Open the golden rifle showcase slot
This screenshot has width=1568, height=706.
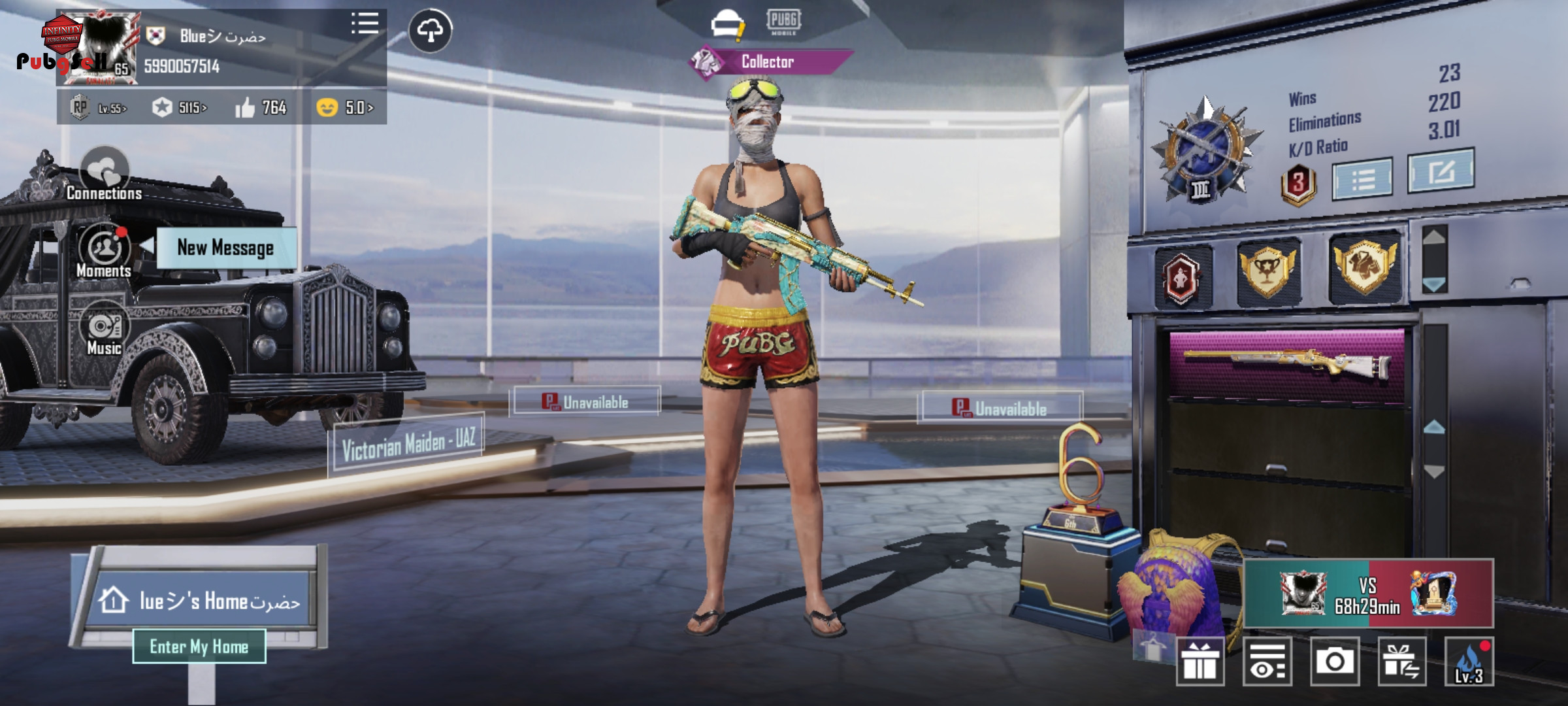(1286, 363)
